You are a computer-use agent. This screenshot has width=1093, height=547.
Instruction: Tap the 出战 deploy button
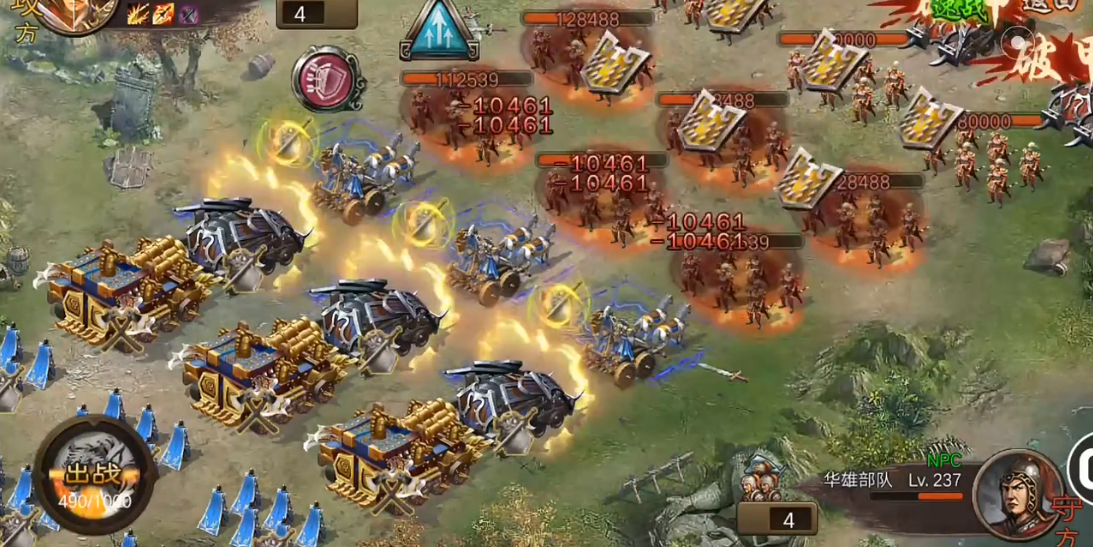pos(94,476)
